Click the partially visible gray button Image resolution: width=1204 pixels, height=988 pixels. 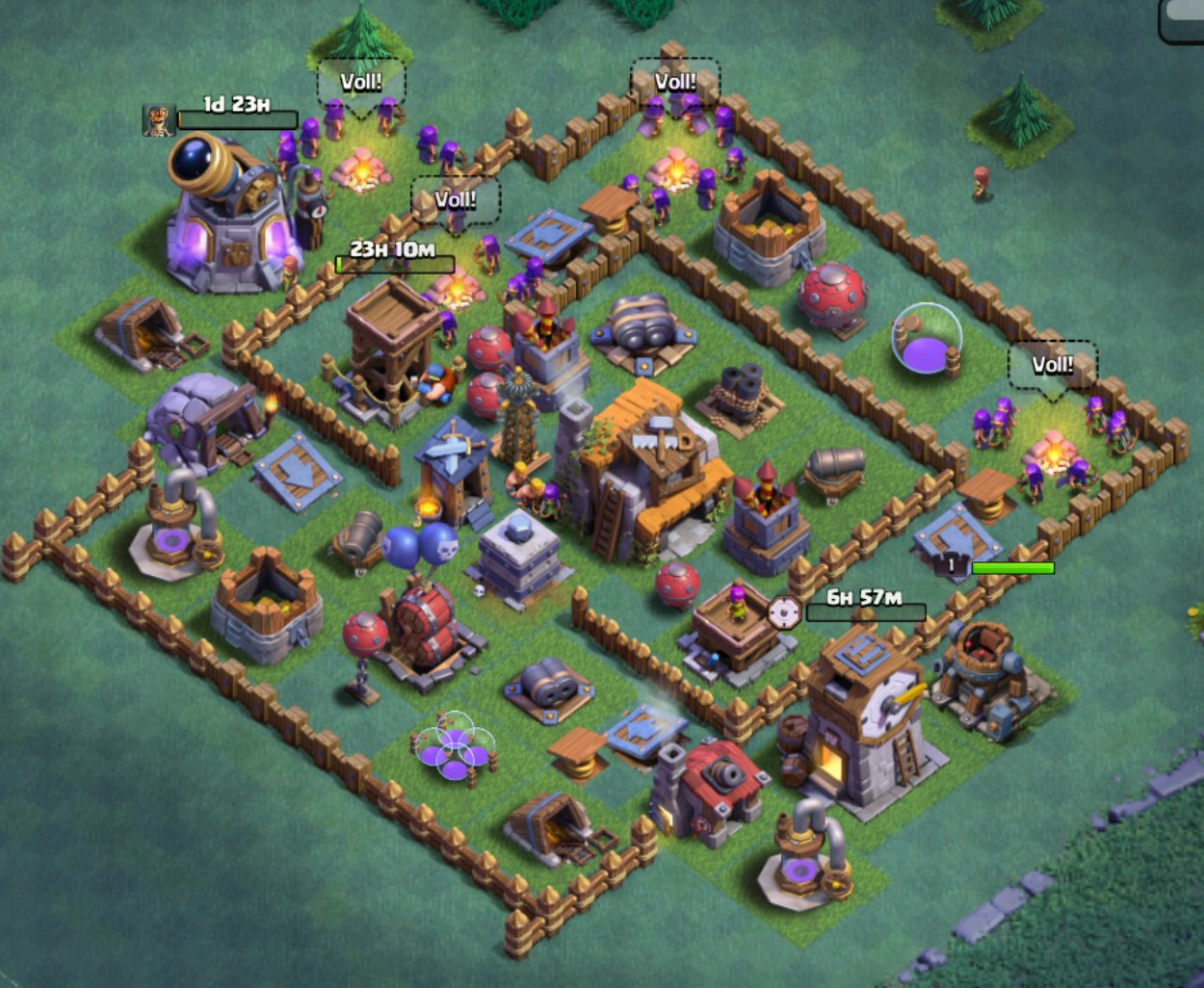(1184, 20)
